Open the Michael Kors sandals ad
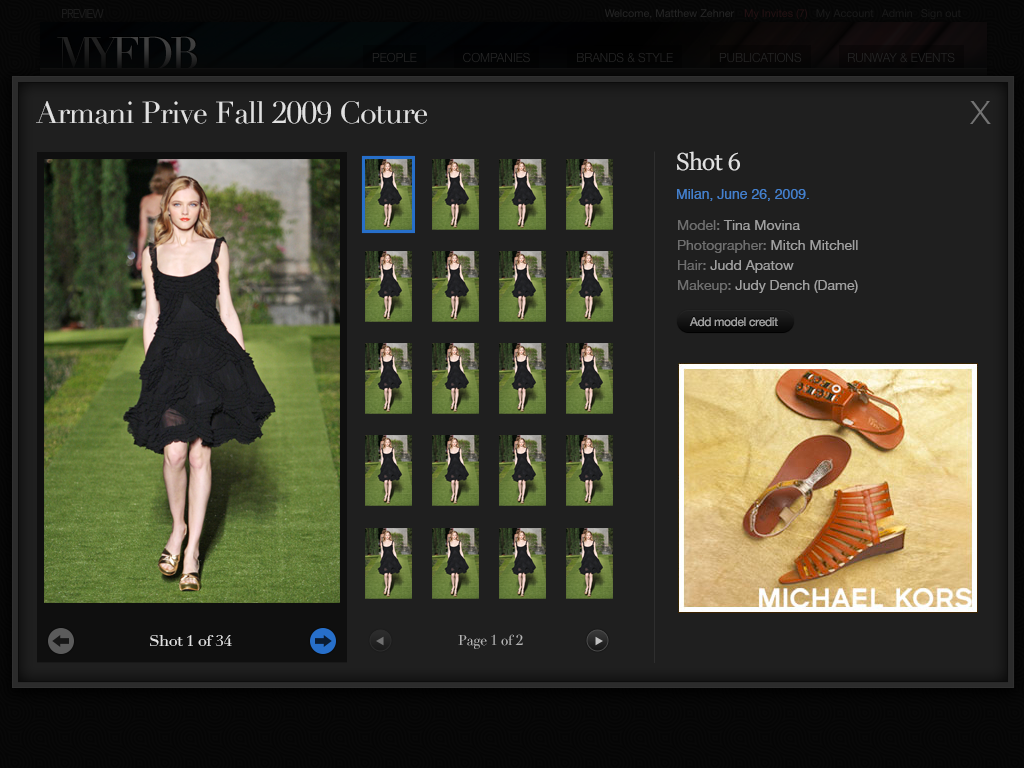Screen dimensions: 1024x768 click(x=827, y=487)
